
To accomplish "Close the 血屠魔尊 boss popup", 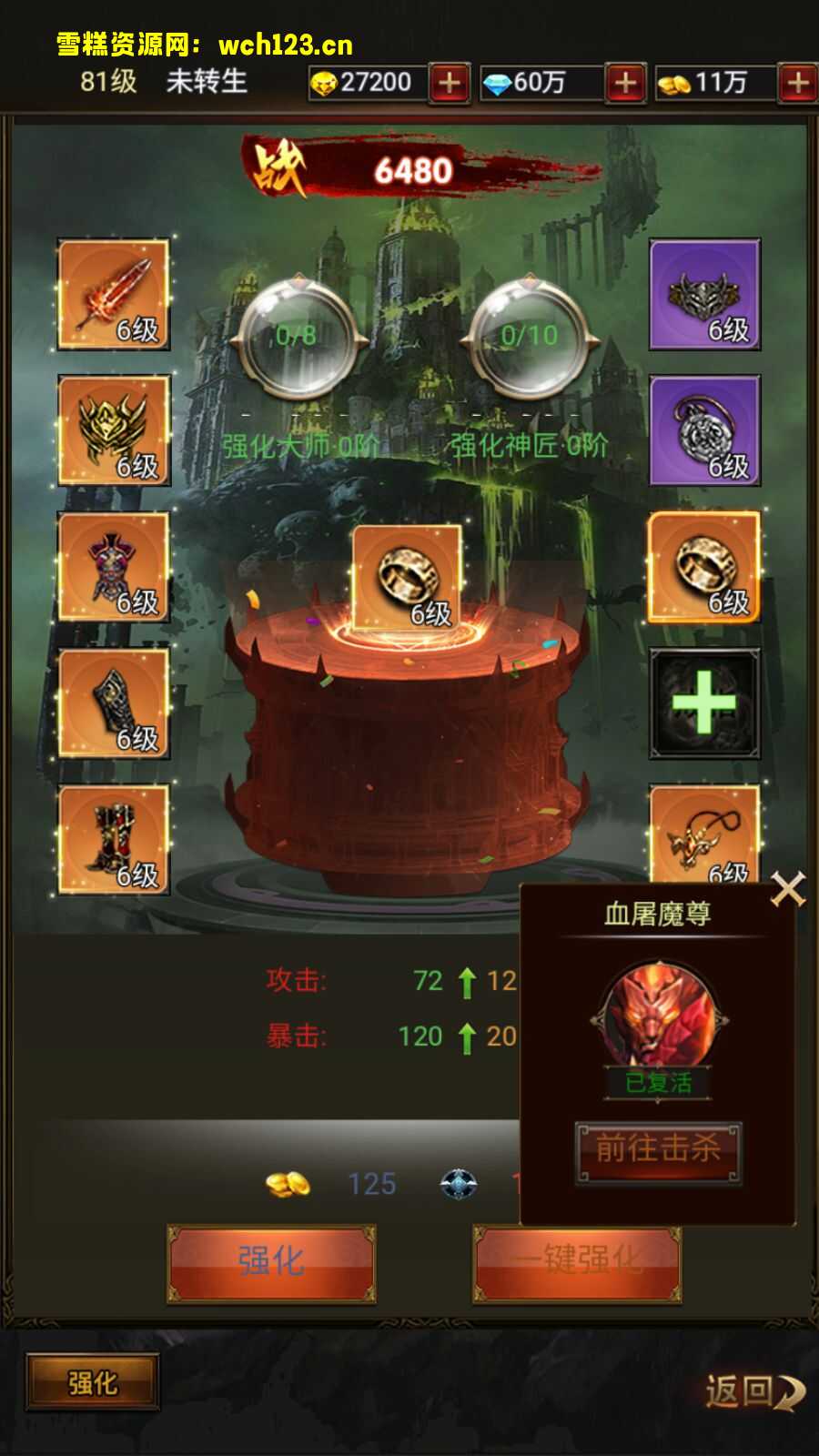I will click(x=787, y=889).
